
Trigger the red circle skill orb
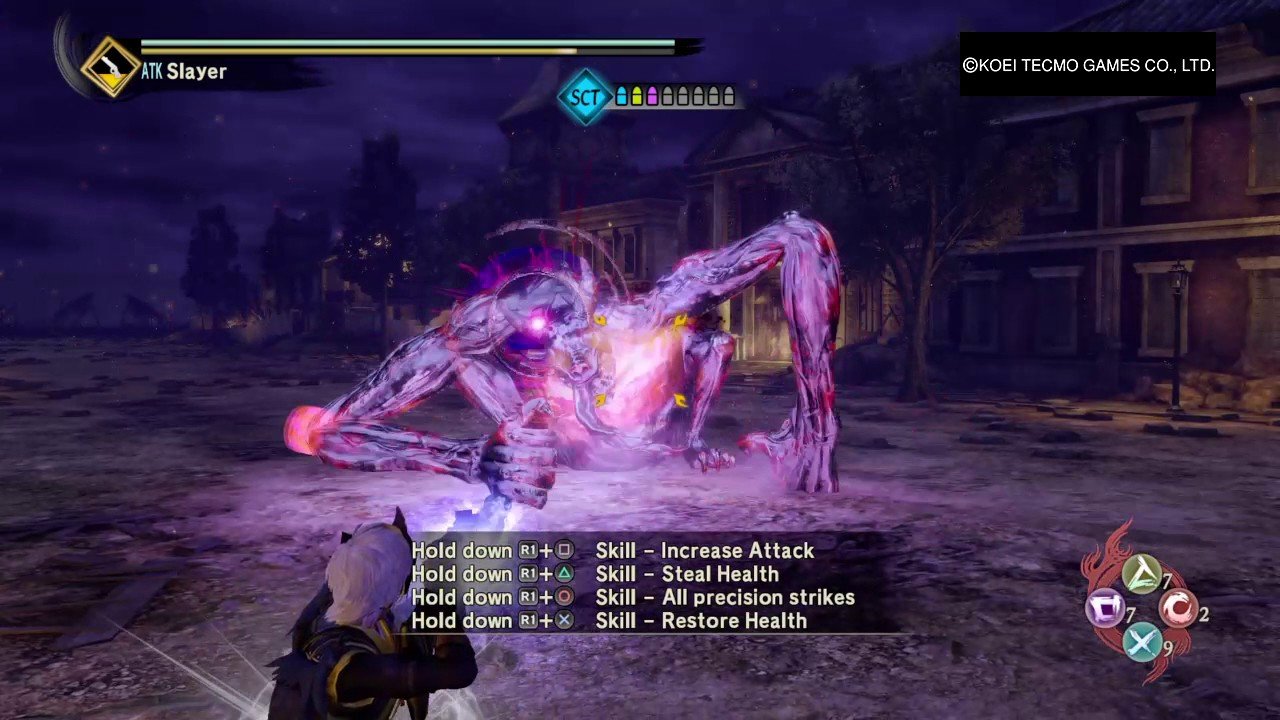coord(1178,608)
